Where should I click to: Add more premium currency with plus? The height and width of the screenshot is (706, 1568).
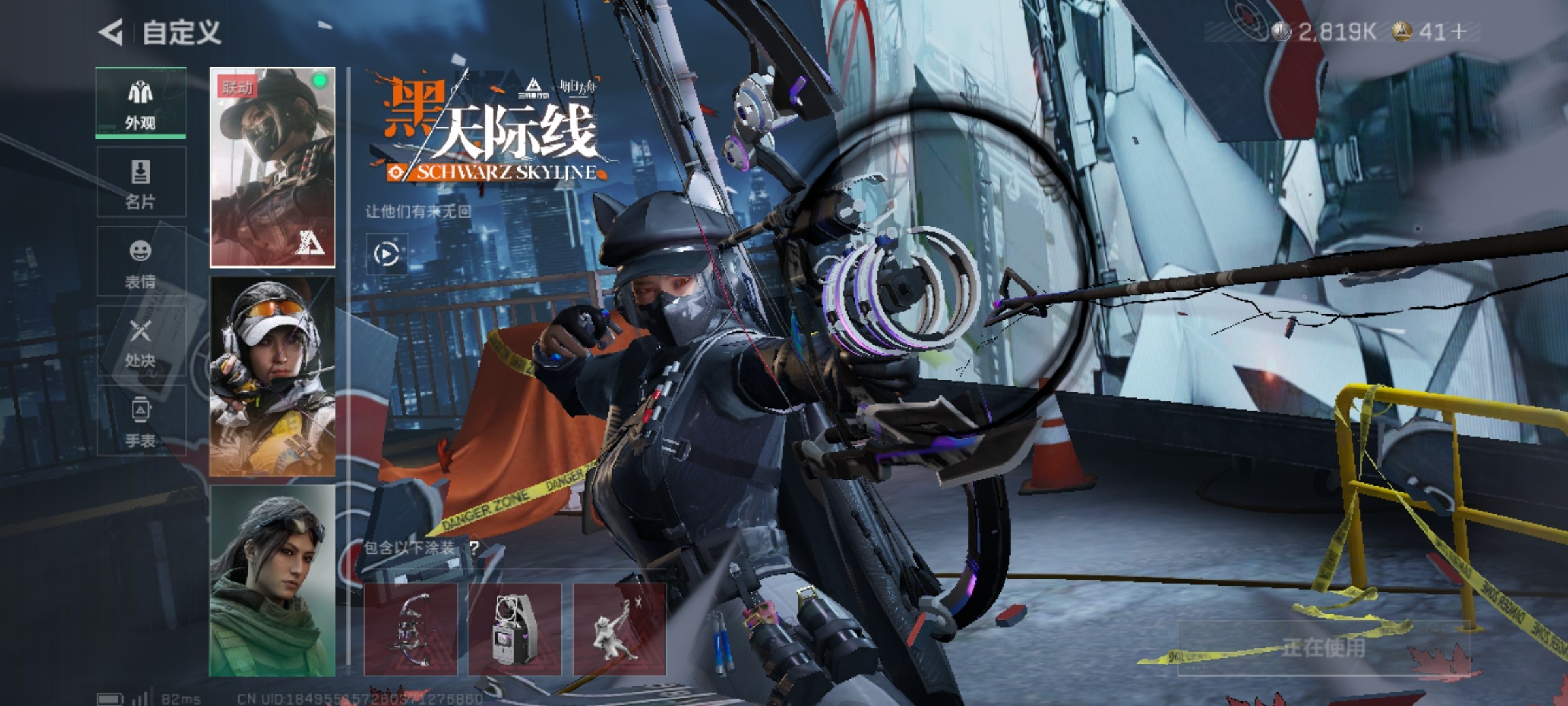pos(1459,31)
